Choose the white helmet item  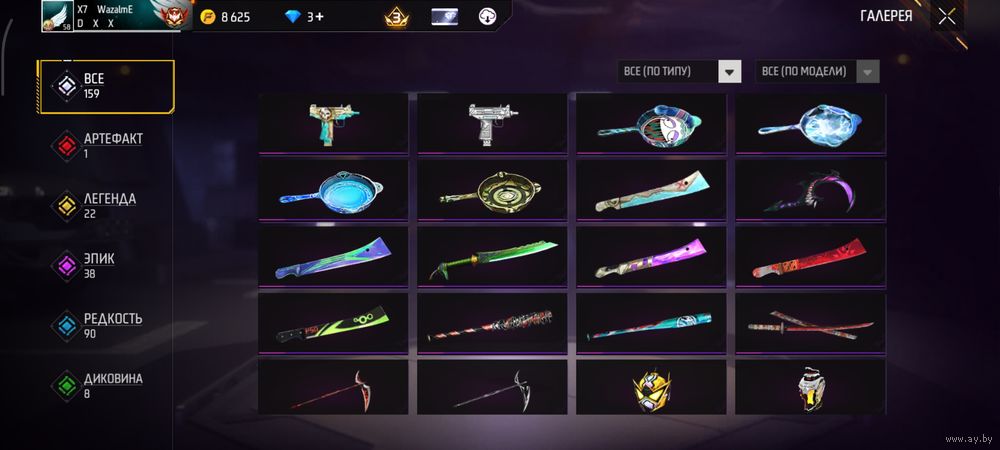pos(810,388)
